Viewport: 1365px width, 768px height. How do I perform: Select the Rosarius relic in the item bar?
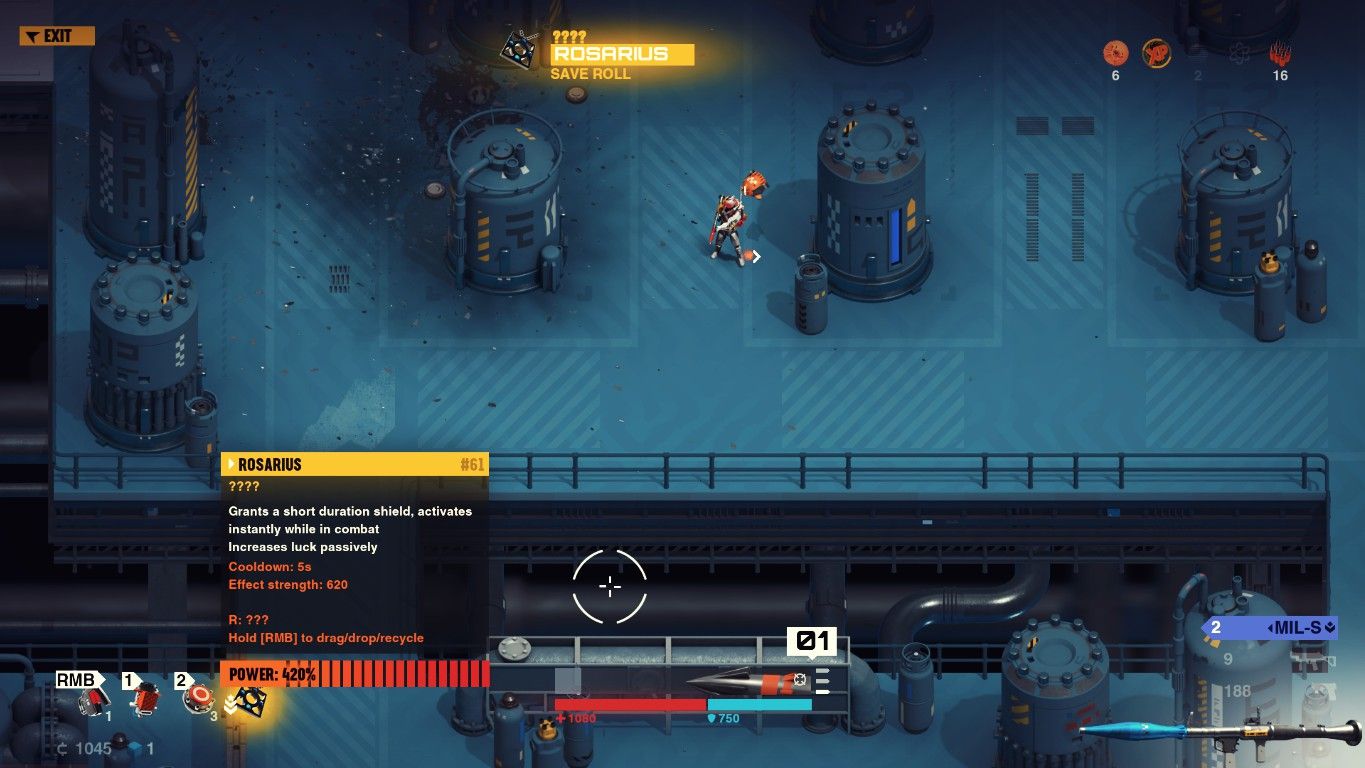[x=248, y=701]
